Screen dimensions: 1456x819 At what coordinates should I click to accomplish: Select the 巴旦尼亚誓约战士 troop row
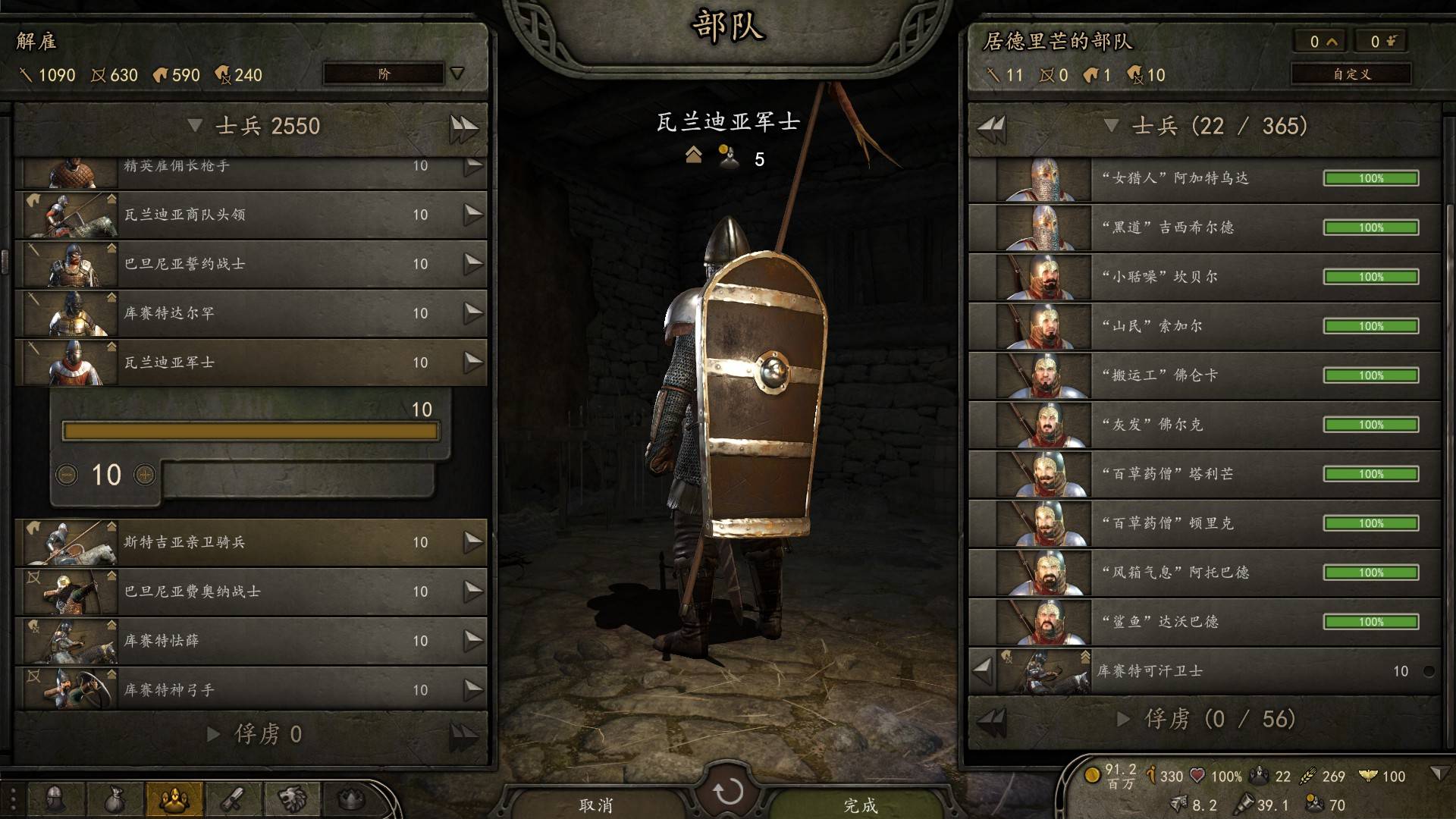click(250, 265)
